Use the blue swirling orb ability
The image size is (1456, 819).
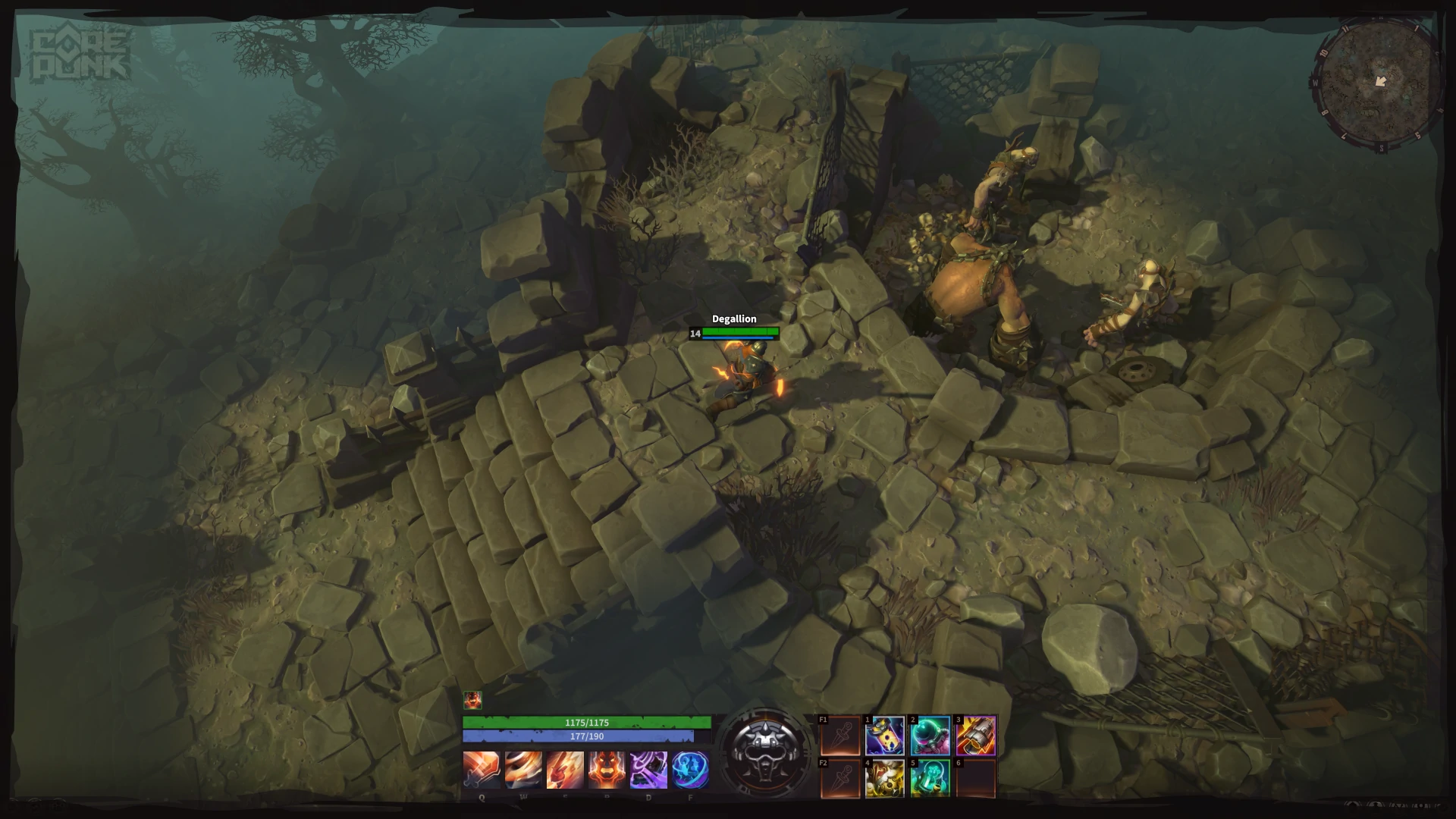690,770
